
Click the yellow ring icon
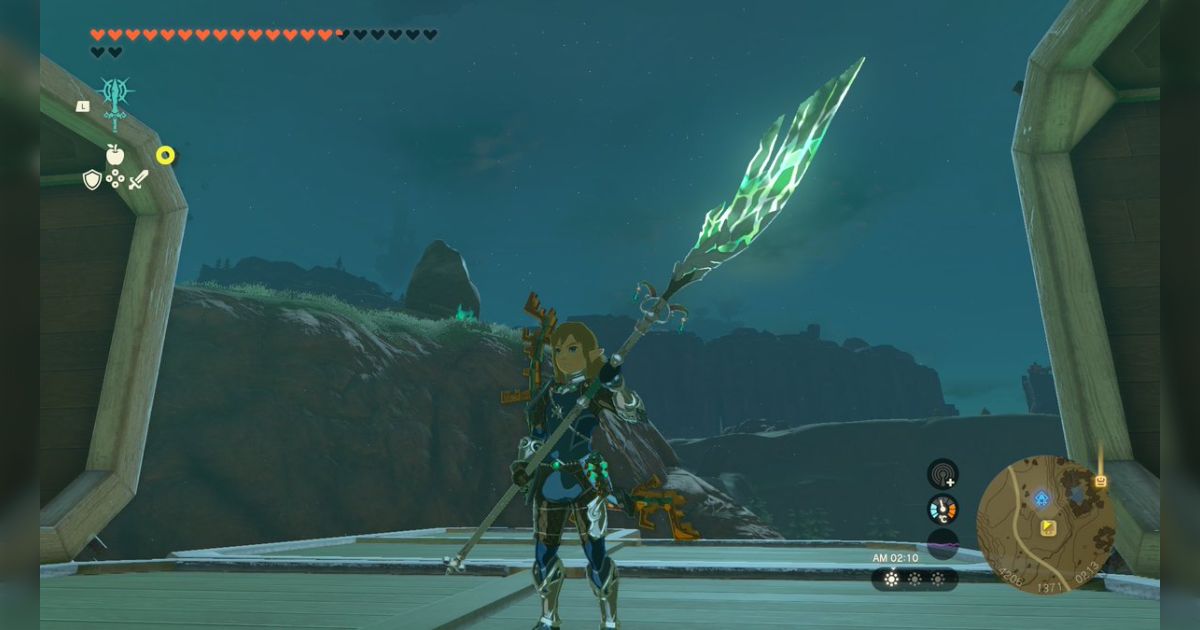165,155
